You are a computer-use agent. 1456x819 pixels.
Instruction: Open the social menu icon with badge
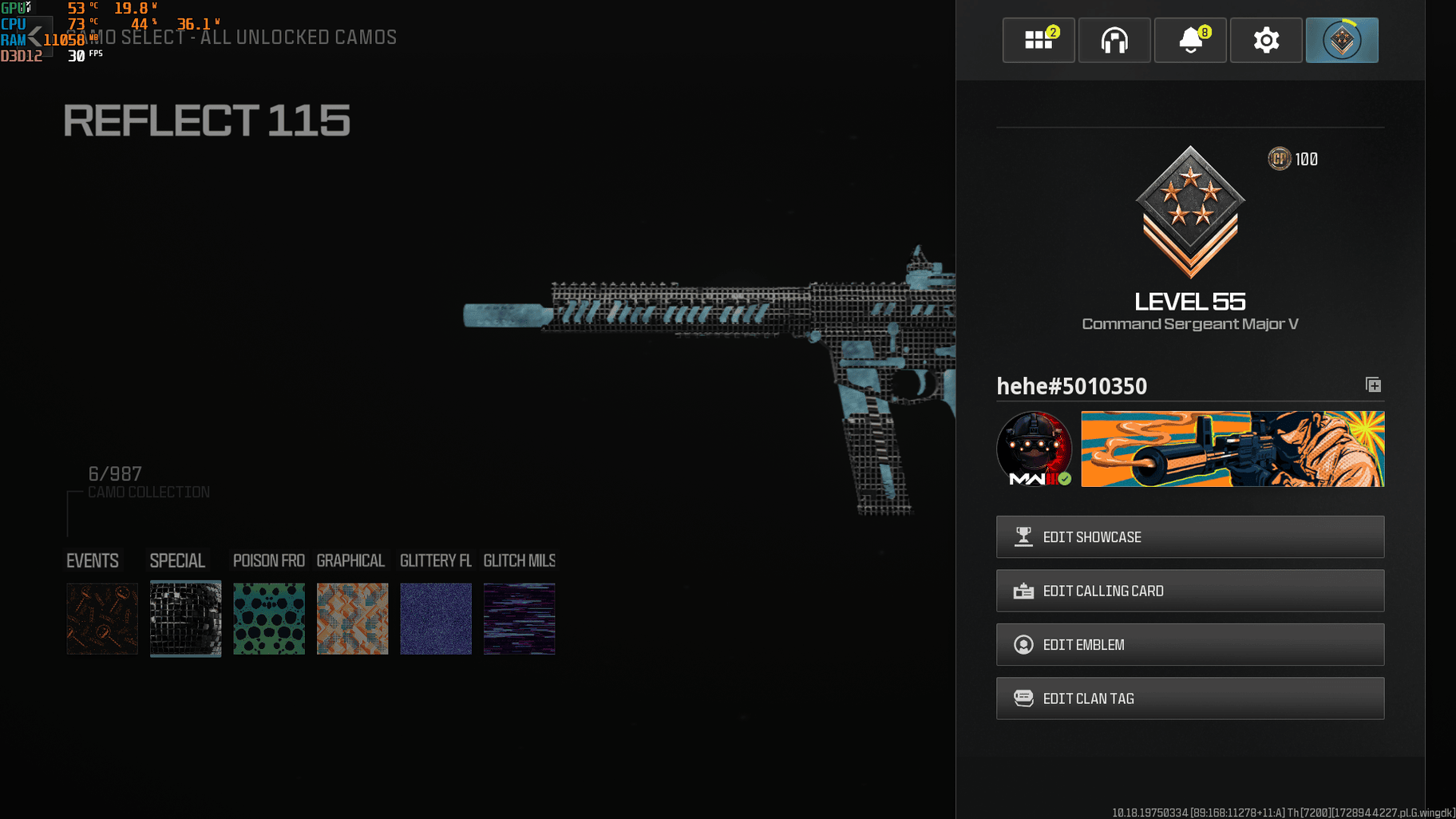1039,40
